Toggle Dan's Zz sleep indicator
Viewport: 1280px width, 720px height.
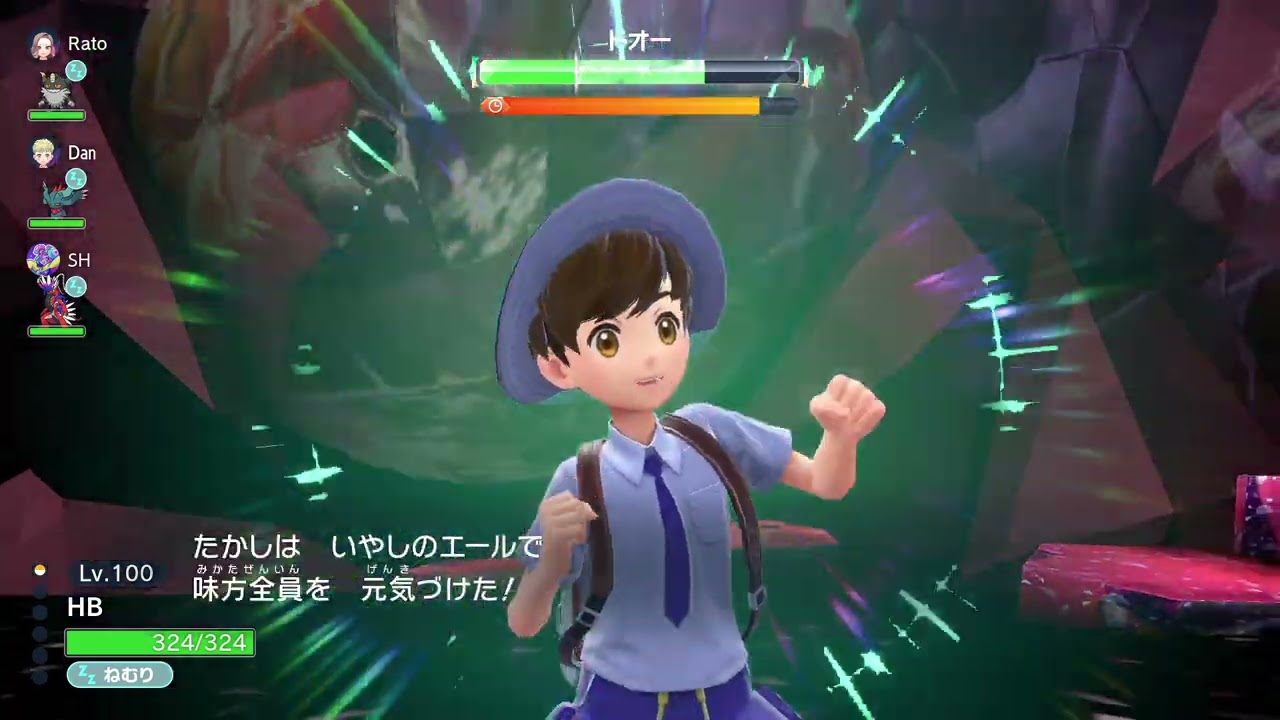[76, 179]
